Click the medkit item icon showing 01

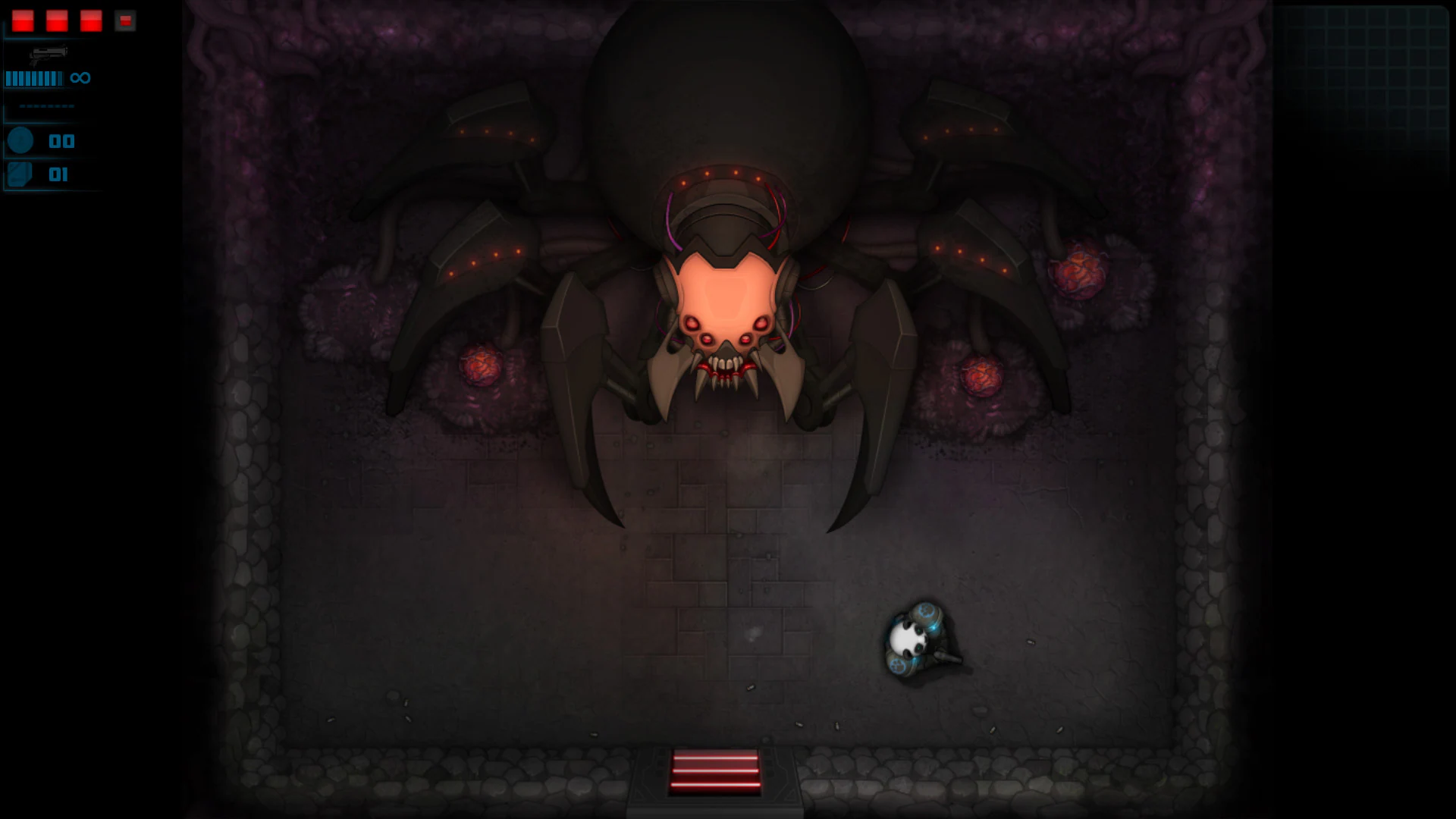[x=21, y=174]
